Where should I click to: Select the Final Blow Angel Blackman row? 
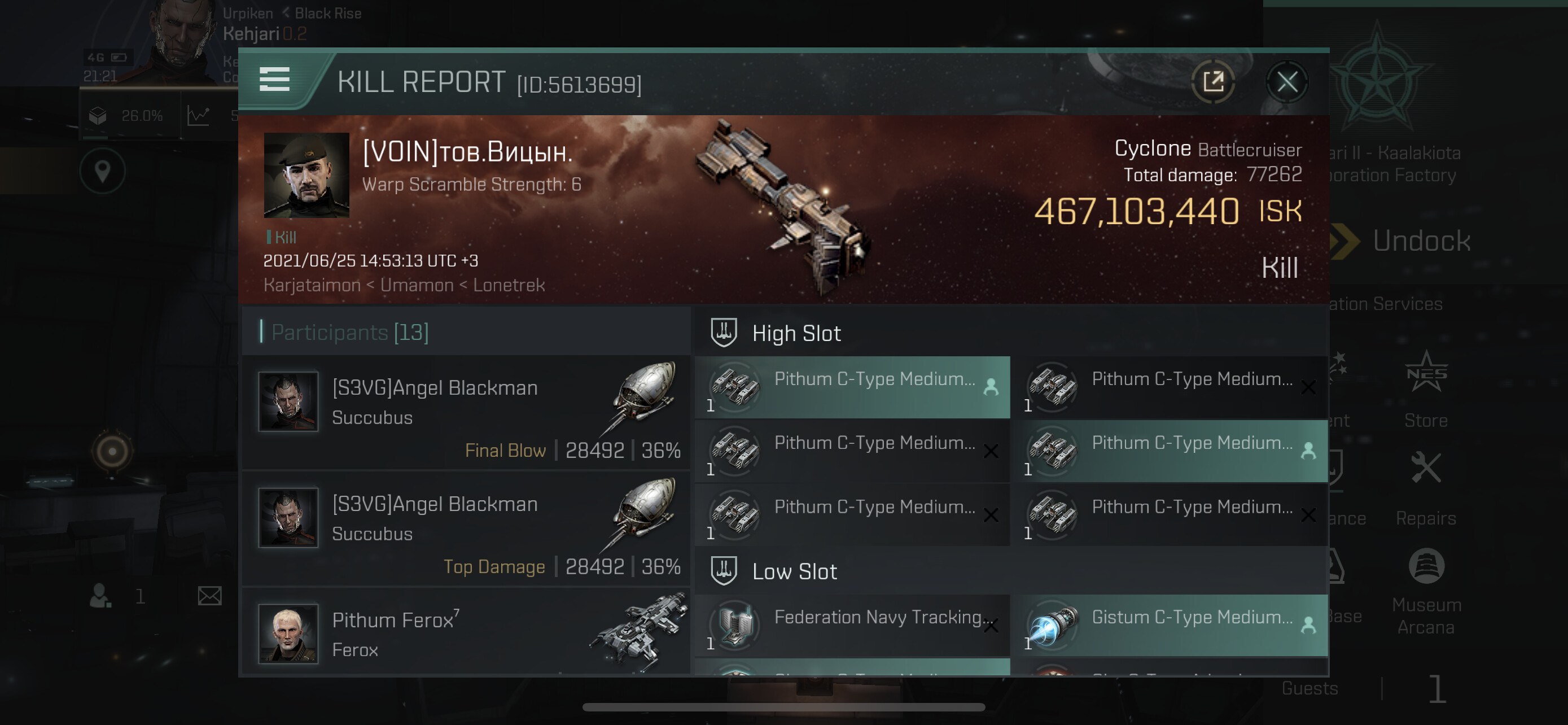click(x=466, y=413)
